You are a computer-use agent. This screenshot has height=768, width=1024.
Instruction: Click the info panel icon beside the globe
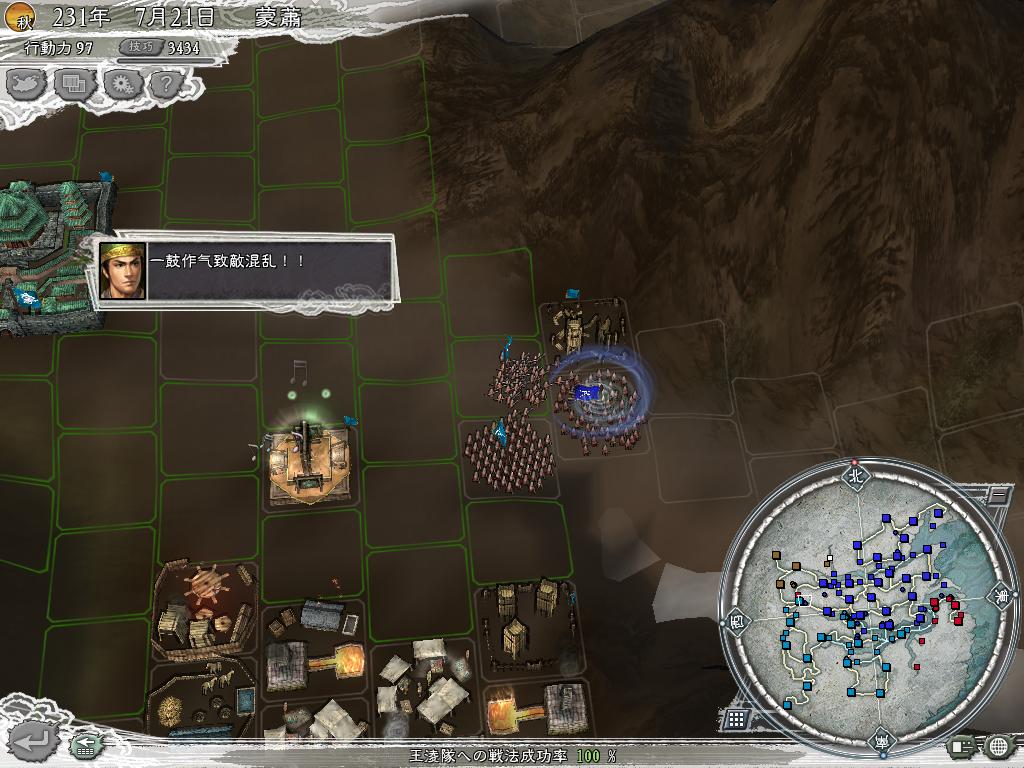(962, 745)
